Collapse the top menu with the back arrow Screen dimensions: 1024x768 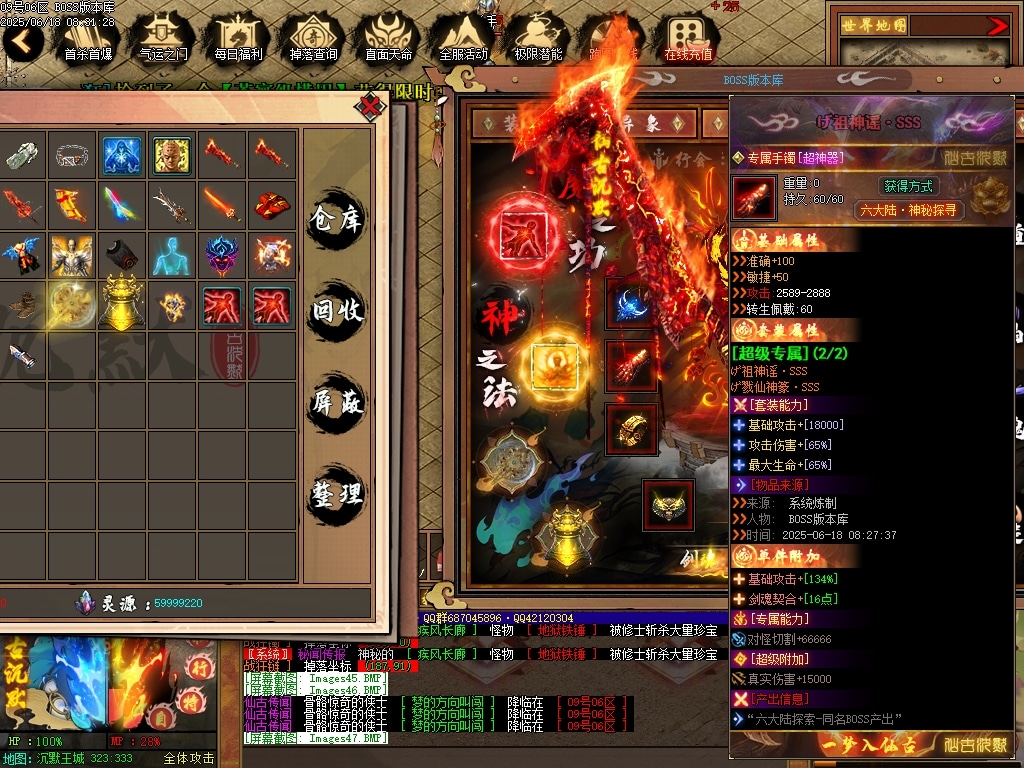(22, 40)
